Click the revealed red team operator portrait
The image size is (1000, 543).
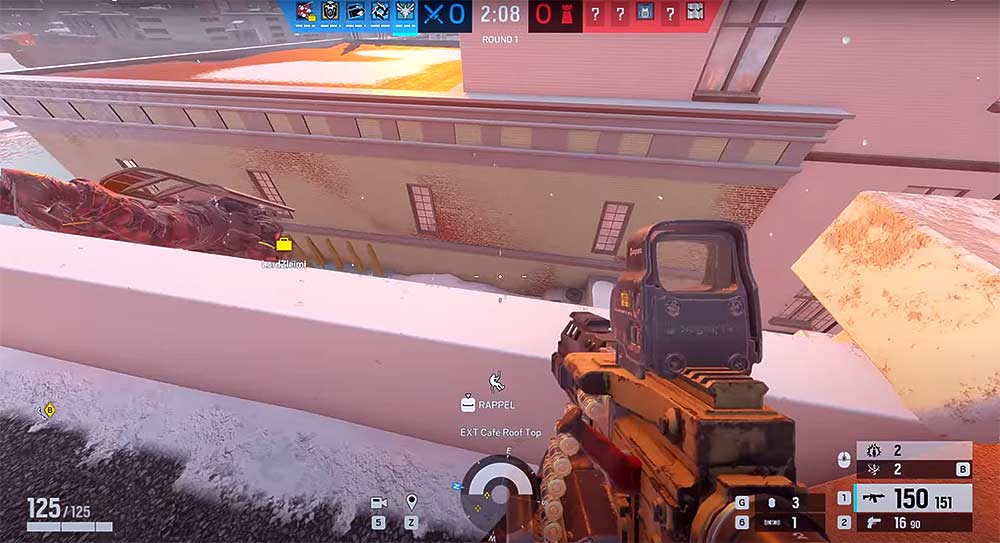tap(645, 12)
